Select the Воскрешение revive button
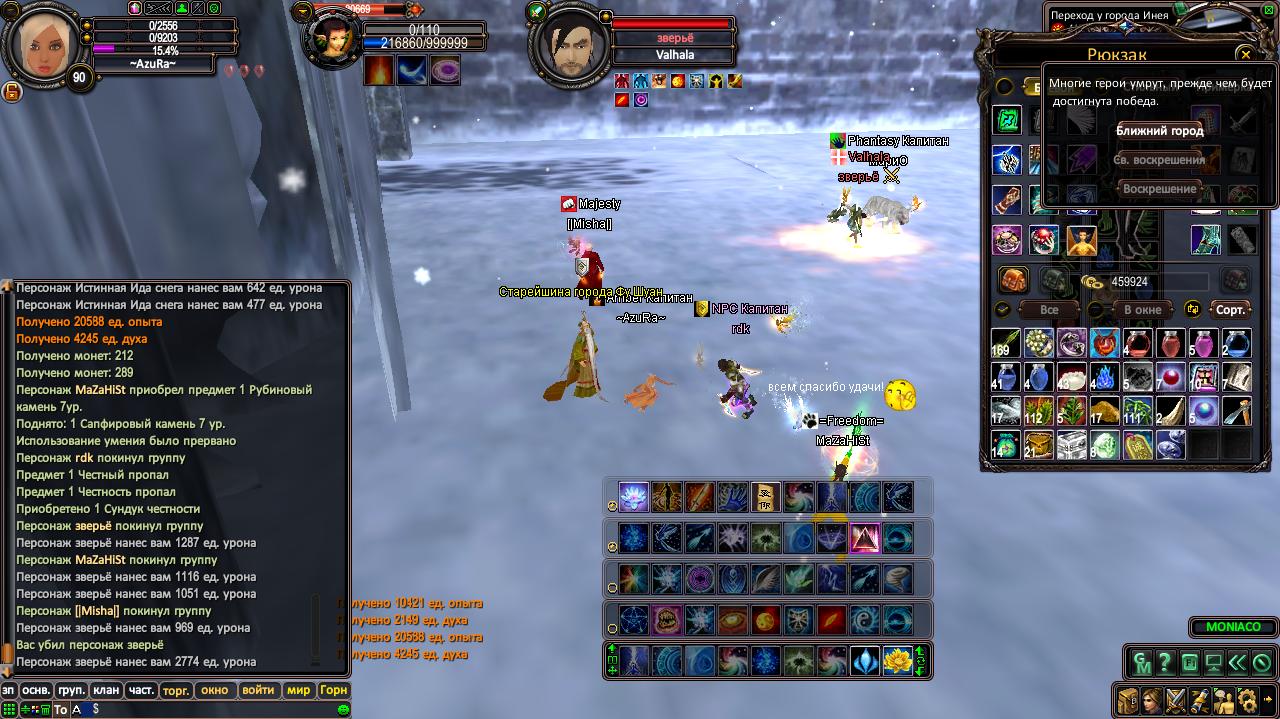The width and height of the screenshot is (1280, 719). pos(1159,189)
